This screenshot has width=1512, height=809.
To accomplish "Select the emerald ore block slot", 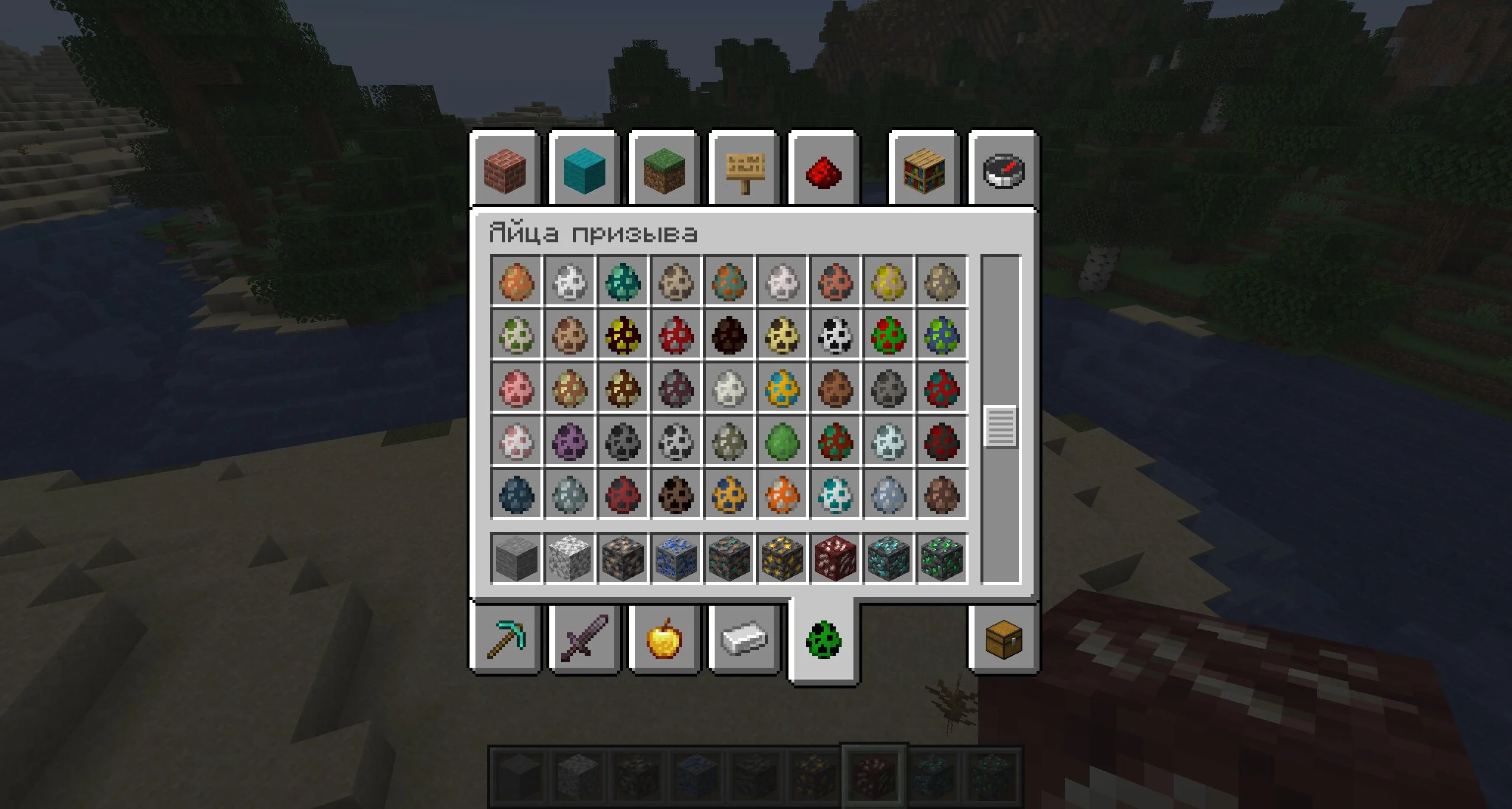I will click(941, 558).
